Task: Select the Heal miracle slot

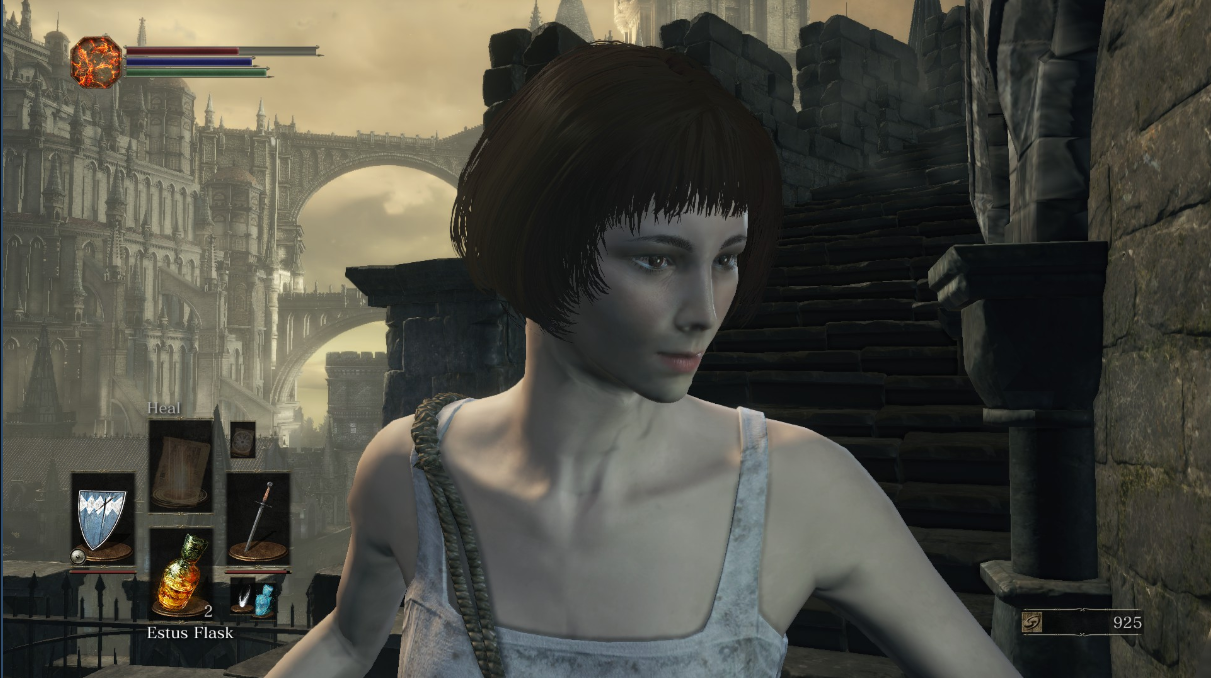Action: (x=181, y=465)
